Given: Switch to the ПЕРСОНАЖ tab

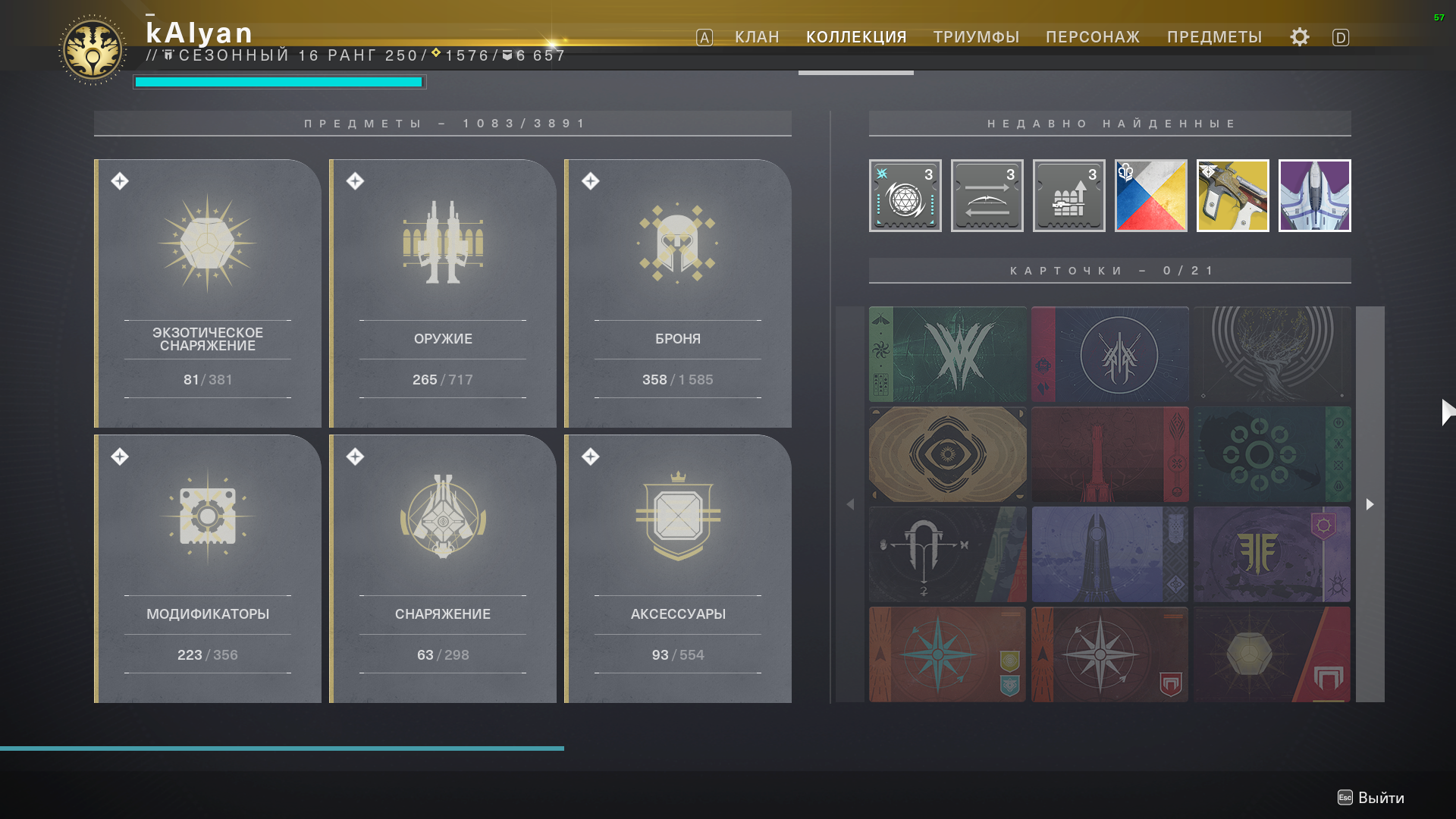Looking at the screenshot, I should coord(1093,36).
